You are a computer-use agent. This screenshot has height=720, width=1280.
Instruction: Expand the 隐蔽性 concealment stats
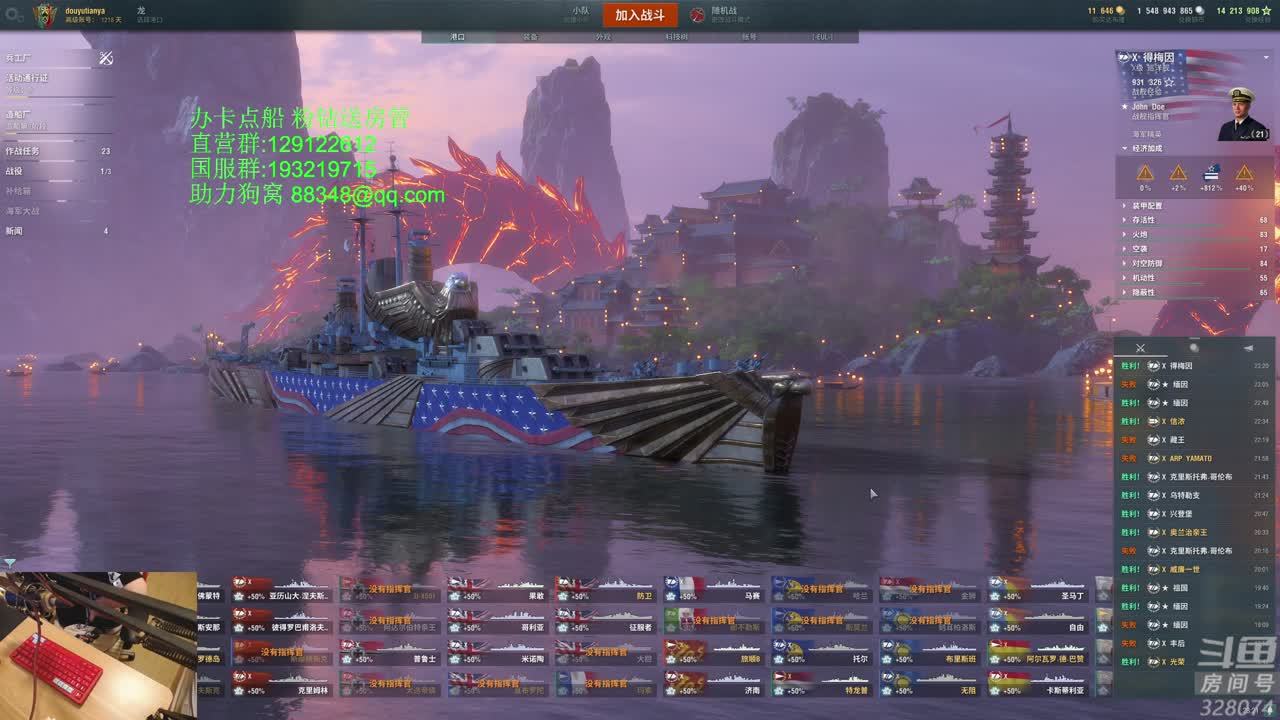[1143, 292]
